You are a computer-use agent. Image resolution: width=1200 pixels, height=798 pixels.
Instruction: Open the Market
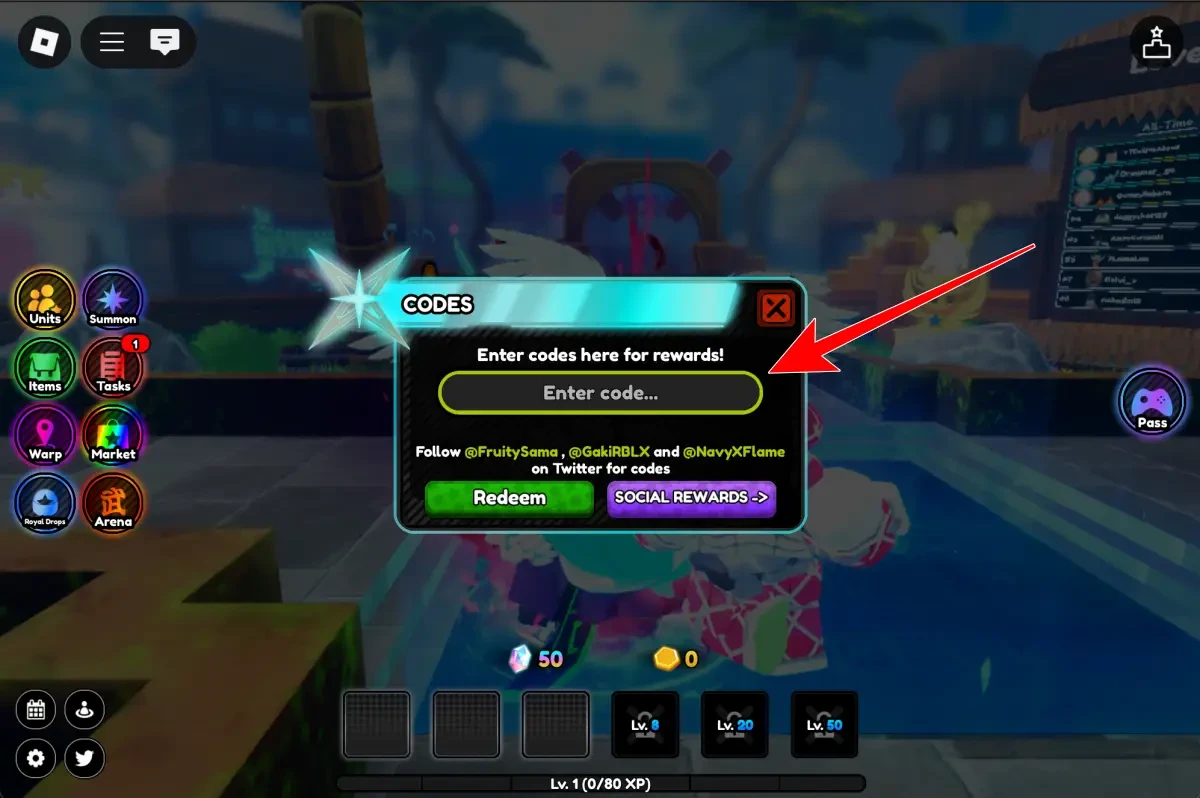coord(113,436)
